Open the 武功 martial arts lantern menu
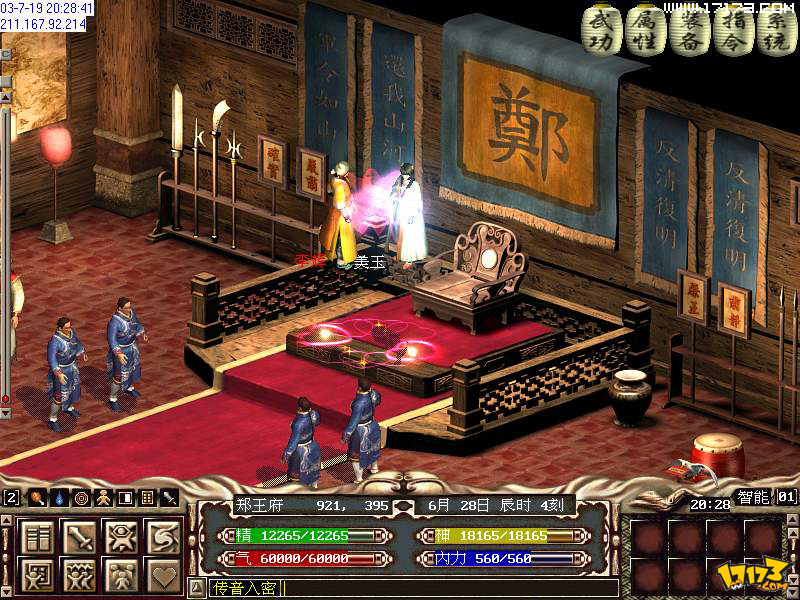 coord(600,31)
